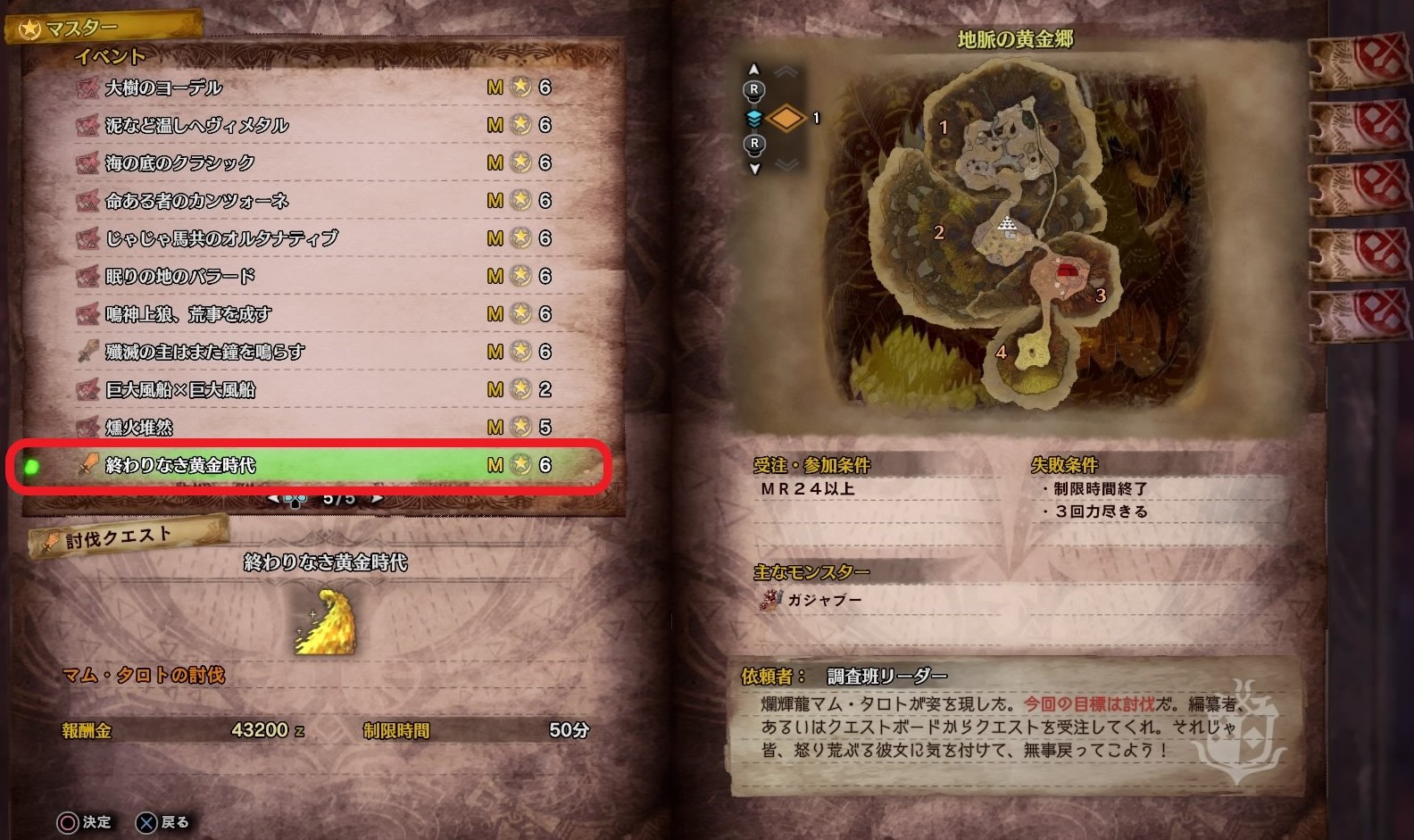Move the map floor selector down
Image resolution: width=1414 pixels, height=840 pixels.
pyautogui.click(x=754, y=168)
